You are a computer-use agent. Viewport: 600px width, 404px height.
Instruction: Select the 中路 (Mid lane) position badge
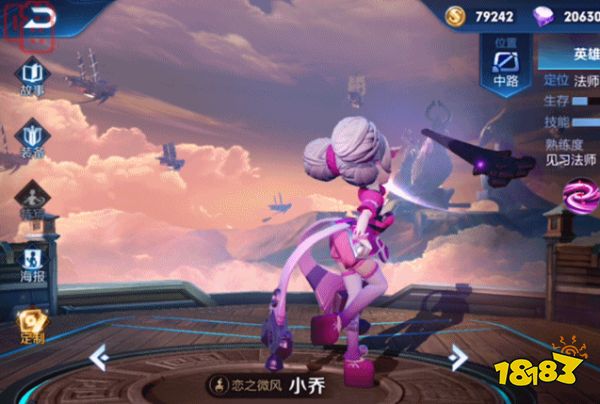(x=506, y=68)
